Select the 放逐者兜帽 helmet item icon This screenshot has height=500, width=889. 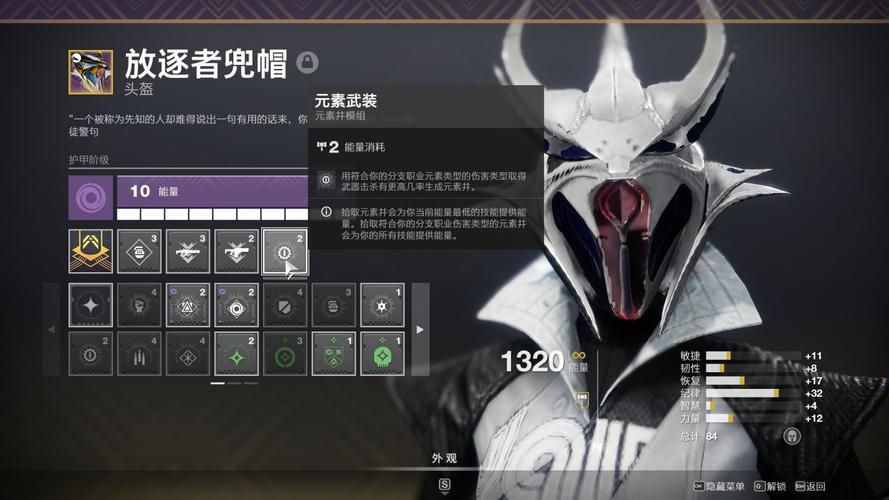[x=90, y=71]
